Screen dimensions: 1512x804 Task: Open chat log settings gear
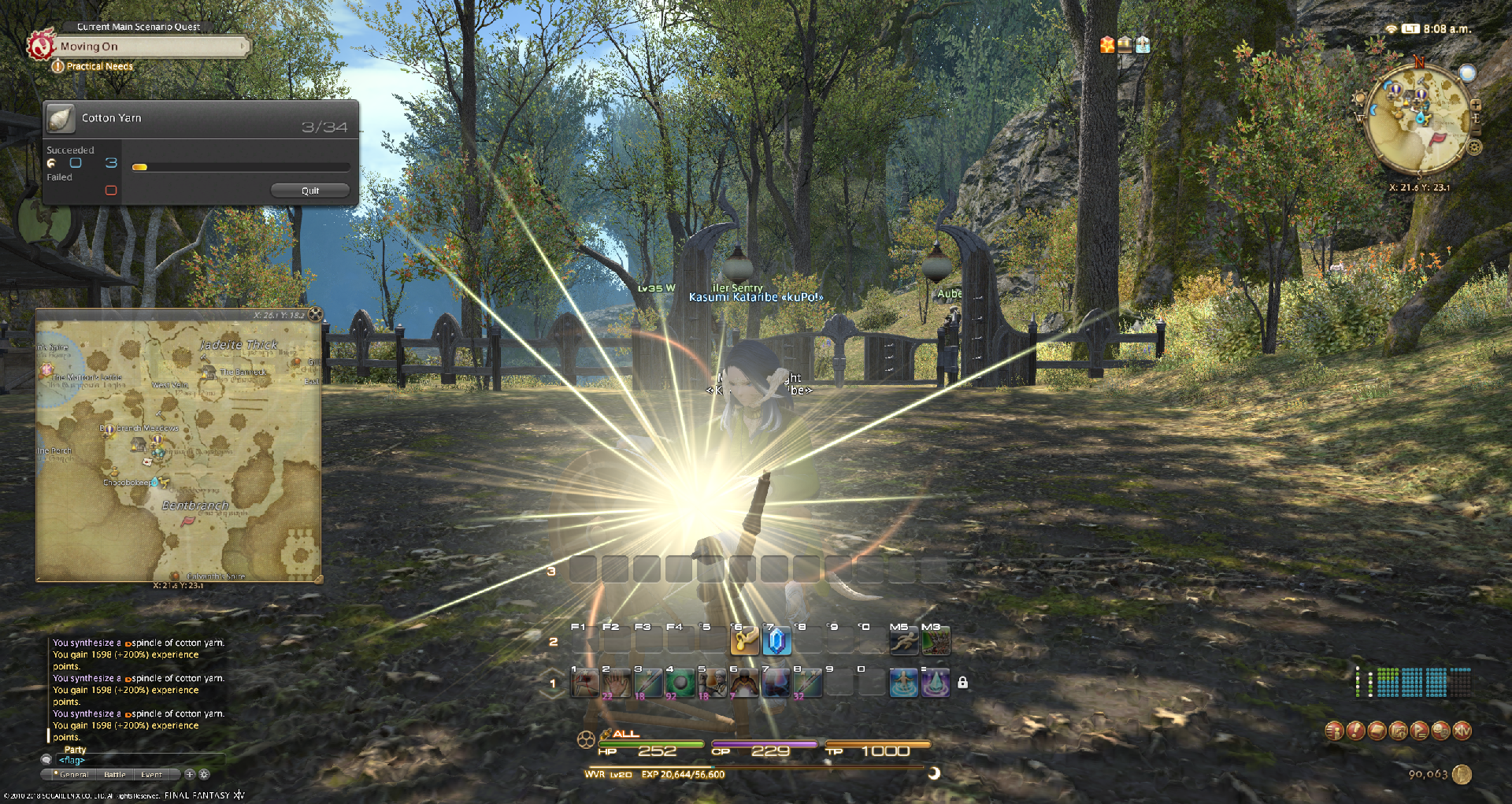(204, 774)
